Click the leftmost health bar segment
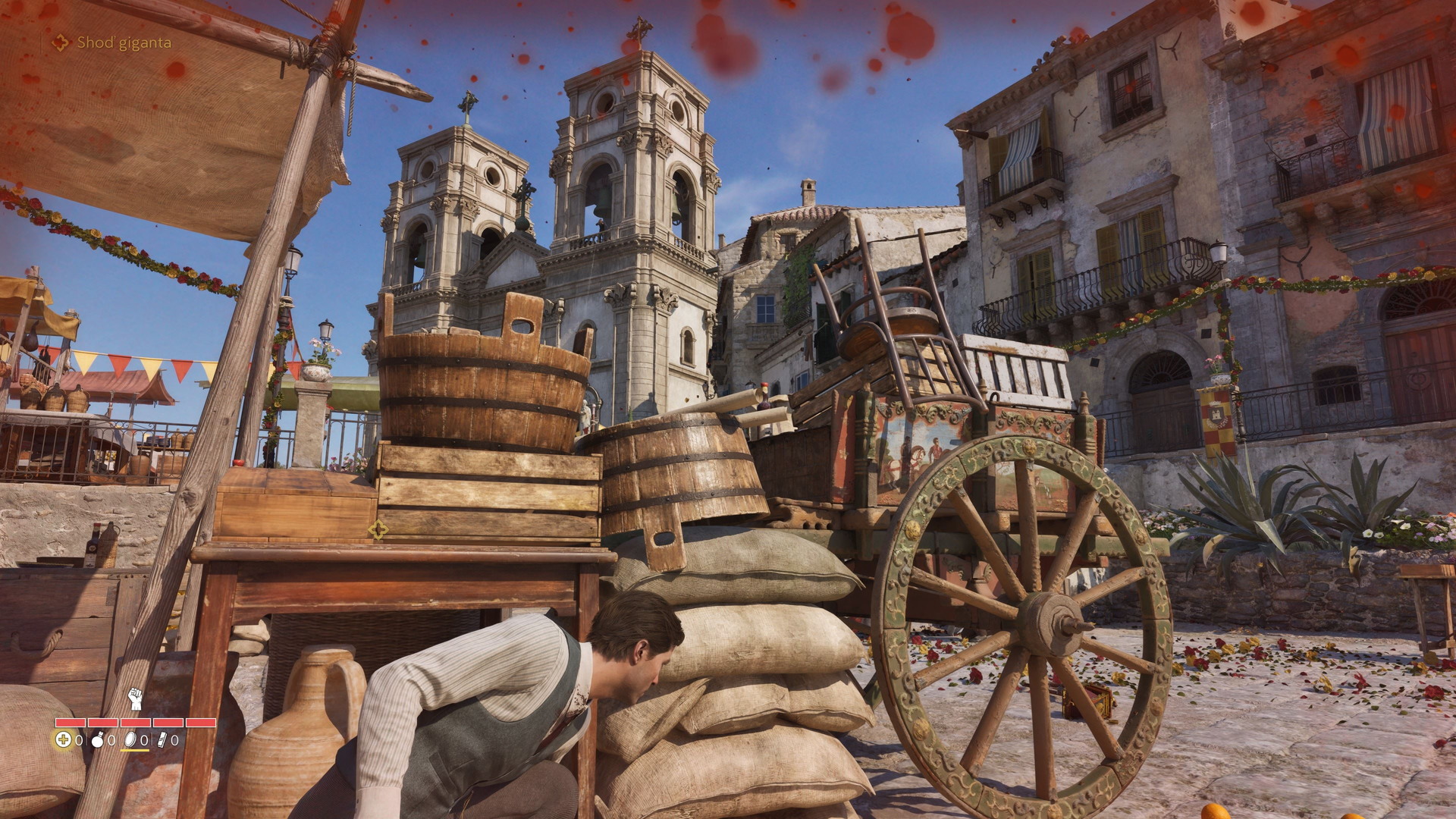The height and width of the screenshot is (819, 1456). (71, 723)
